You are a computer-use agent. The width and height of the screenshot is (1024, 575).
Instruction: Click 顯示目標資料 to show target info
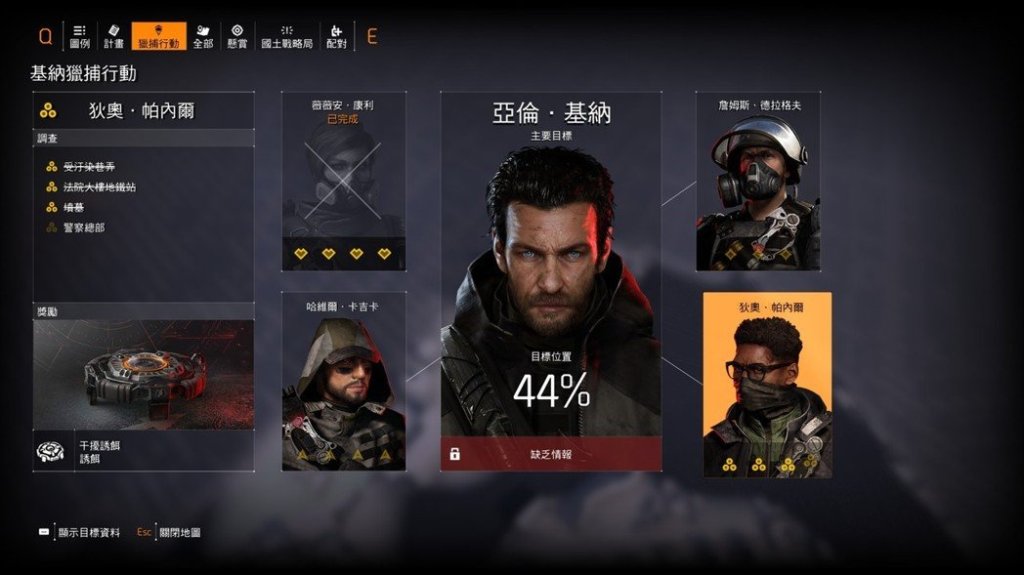(88, 533)
